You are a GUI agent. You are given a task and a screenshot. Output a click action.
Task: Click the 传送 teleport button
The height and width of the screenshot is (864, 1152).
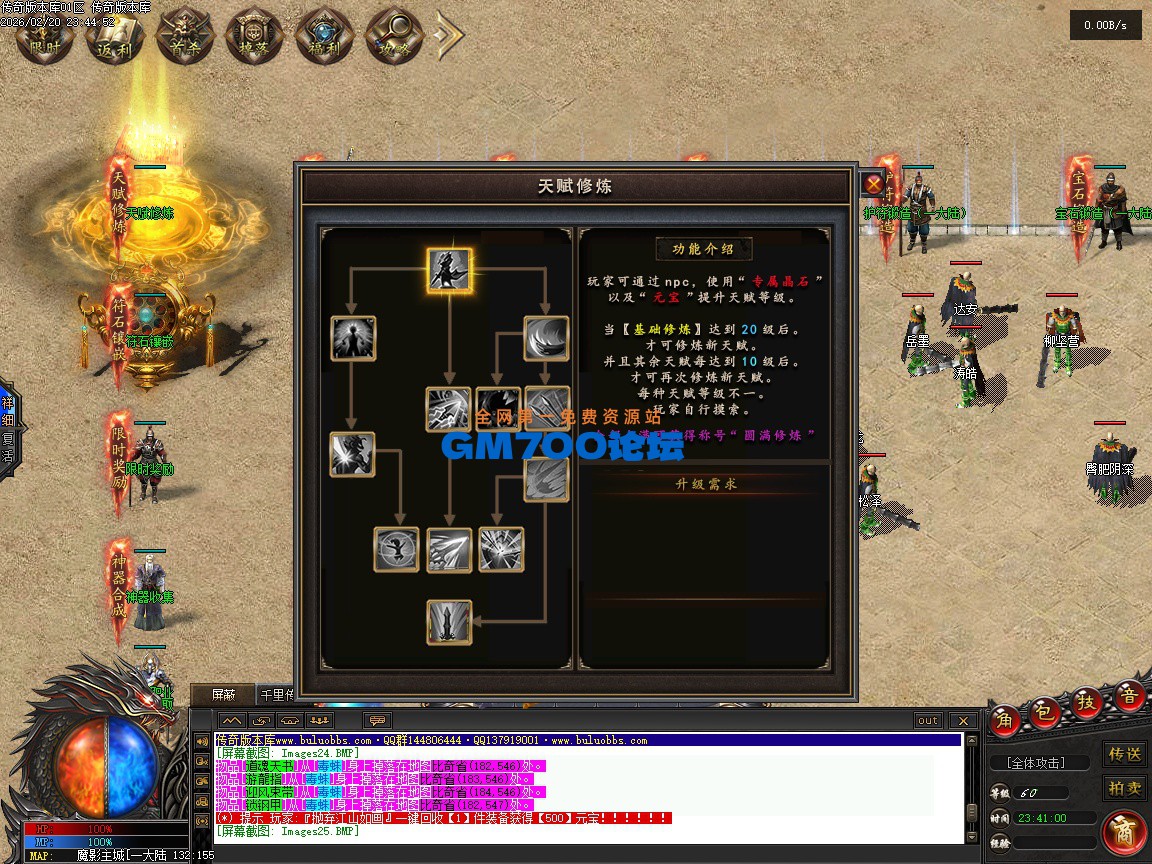(1125, 753)
